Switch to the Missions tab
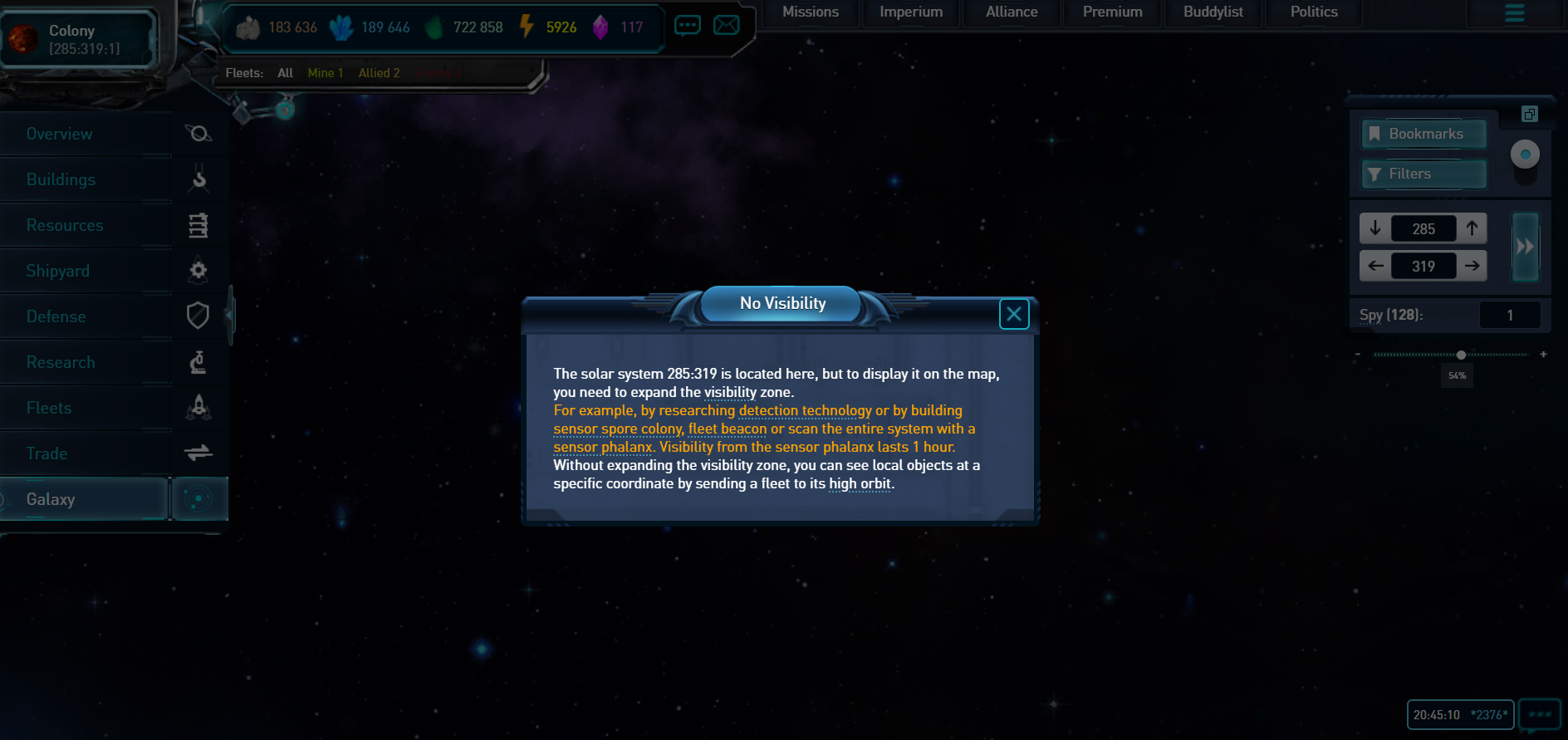 810,12
